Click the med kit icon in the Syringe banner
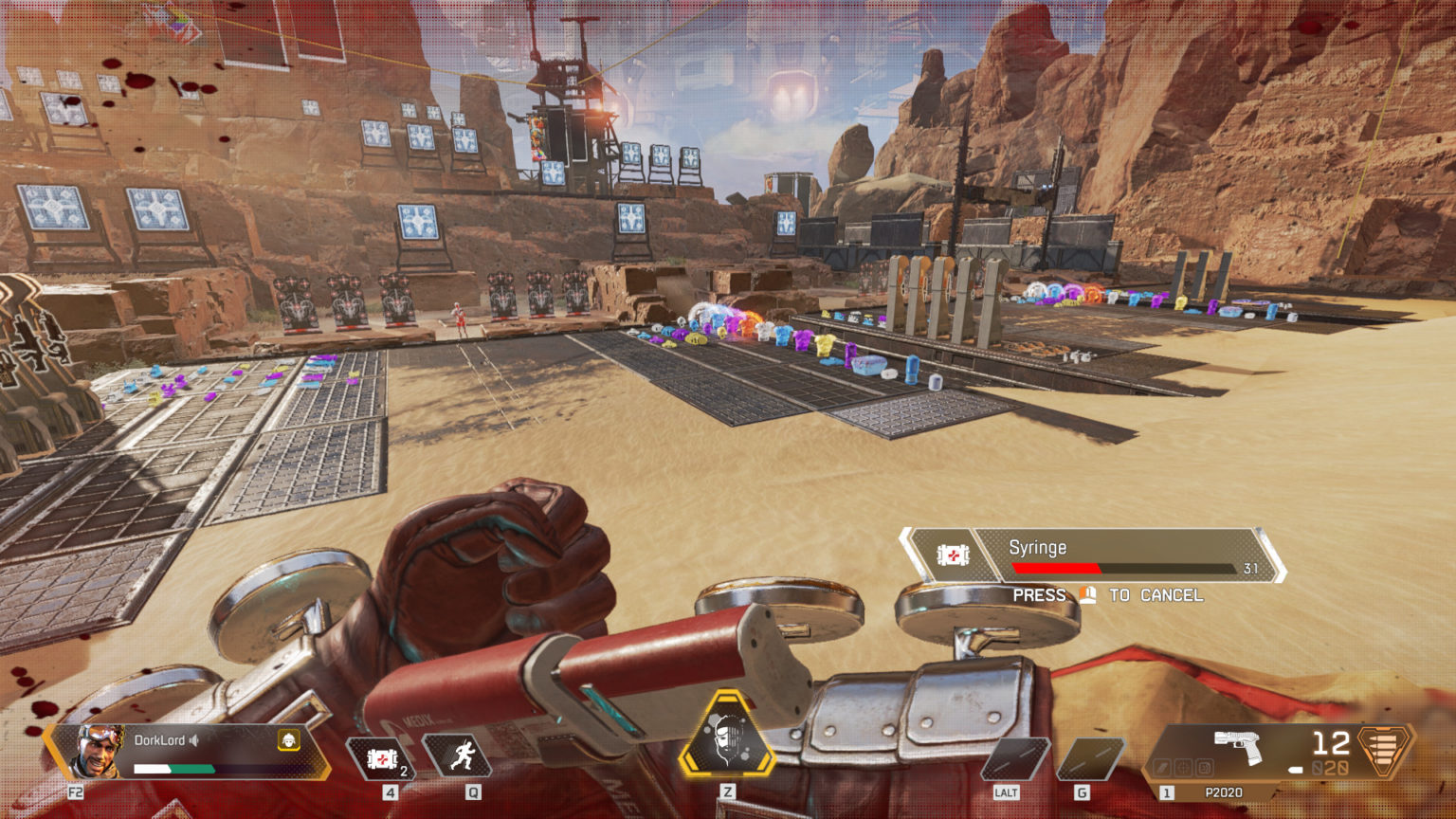1456x819 pixels. (x=955, y=553)
